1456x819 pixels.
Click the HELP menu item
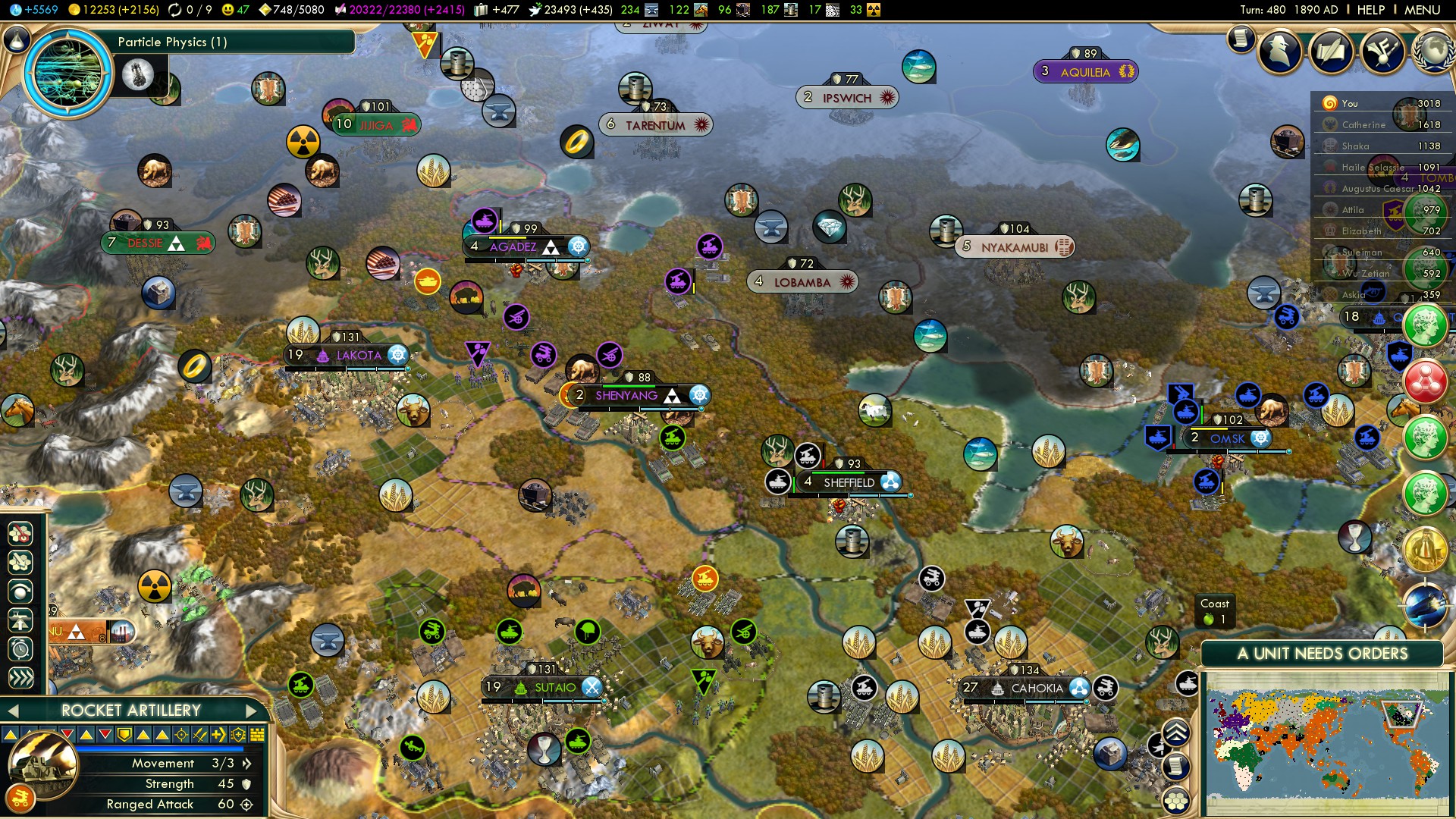point(1373,10)
